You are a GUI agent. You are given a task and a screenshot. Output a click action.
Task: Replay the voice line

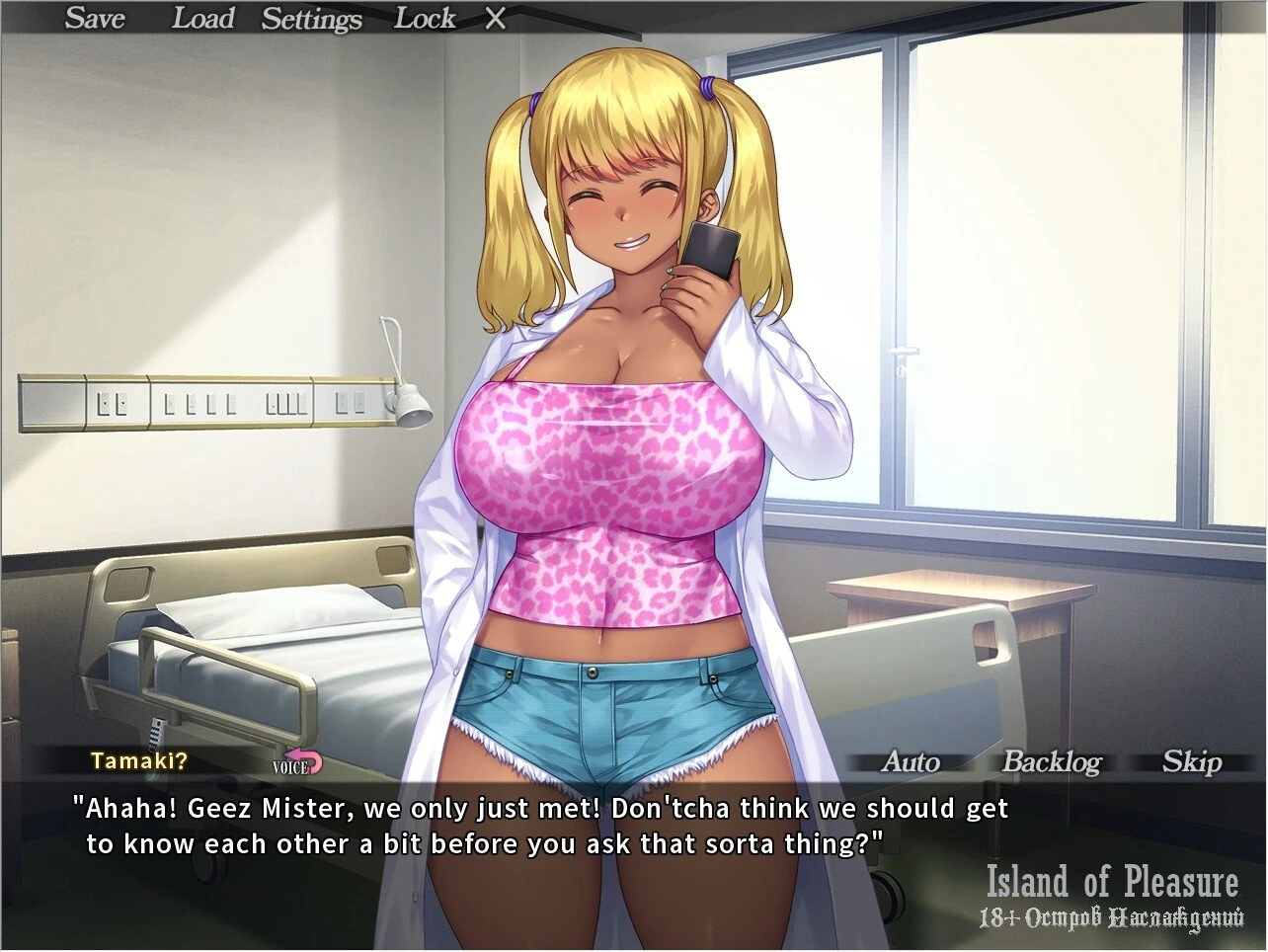click(297, 763)
